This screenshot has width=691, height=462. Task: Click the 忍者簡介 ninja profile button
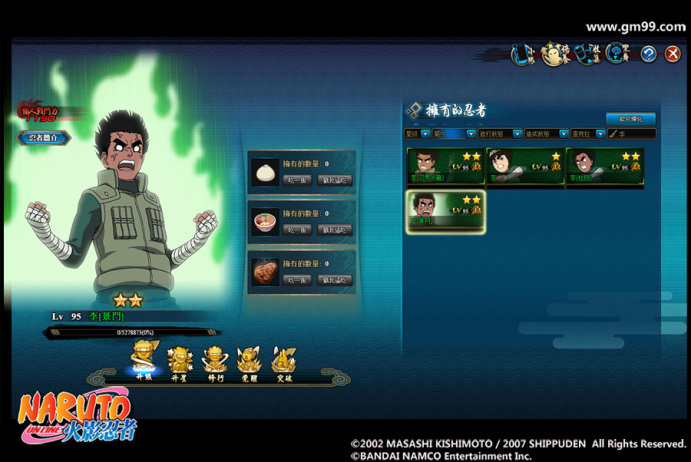click(43, 137)
